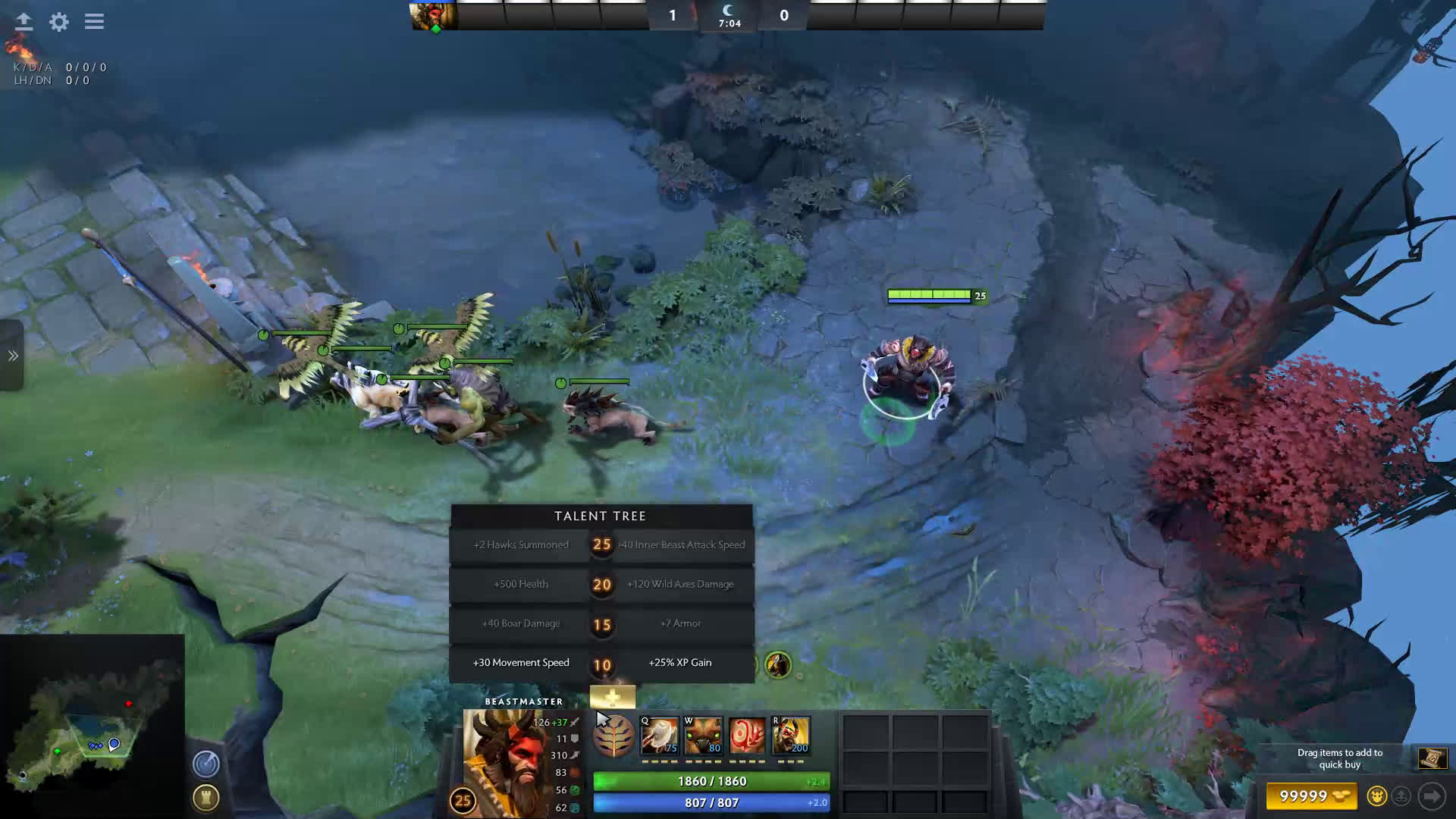1456x819 pixels.
Task: Click the dashboard arrow button at top left
Action: click(24, 22)
